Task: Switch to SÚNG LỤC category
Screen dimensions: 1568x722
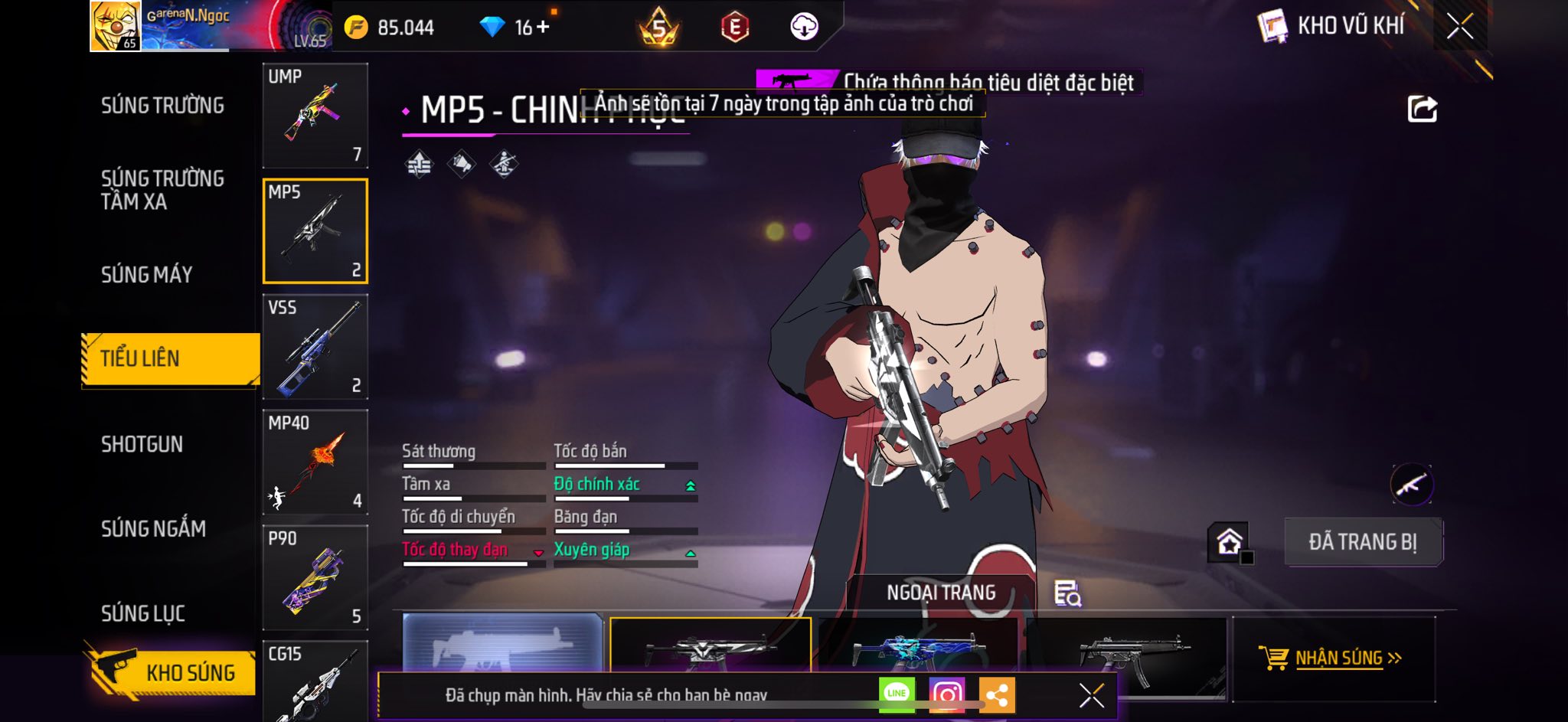Action: click(x=143, y=613)
